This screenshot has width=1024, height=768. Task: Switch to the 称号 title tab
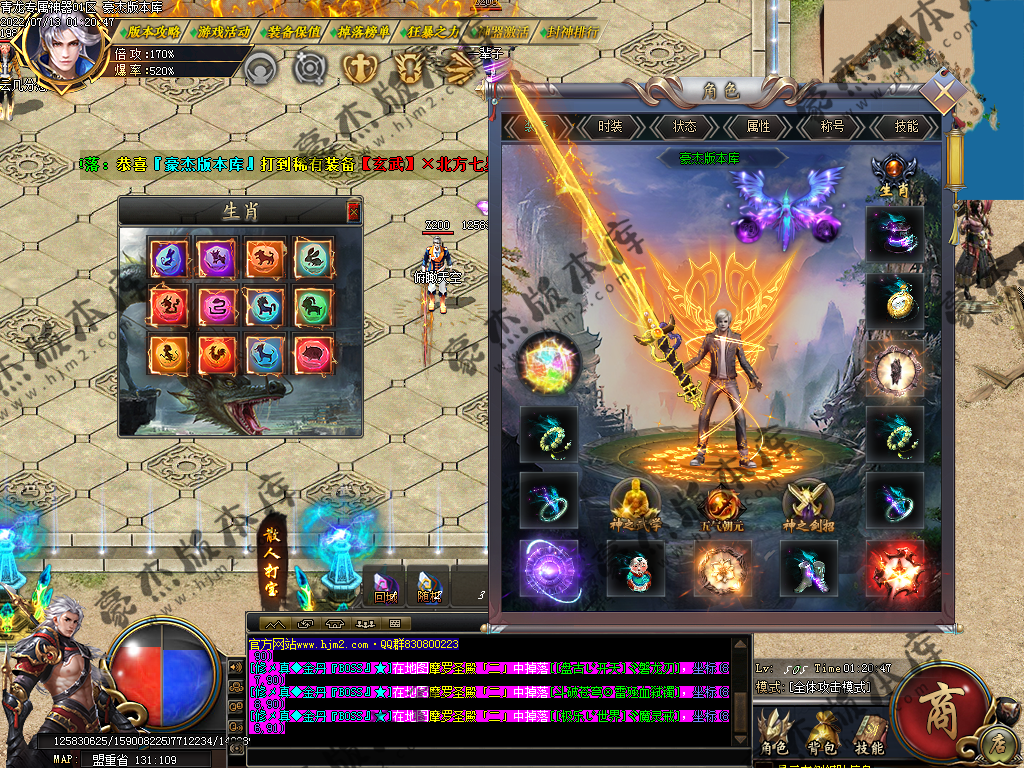(832, 127)
